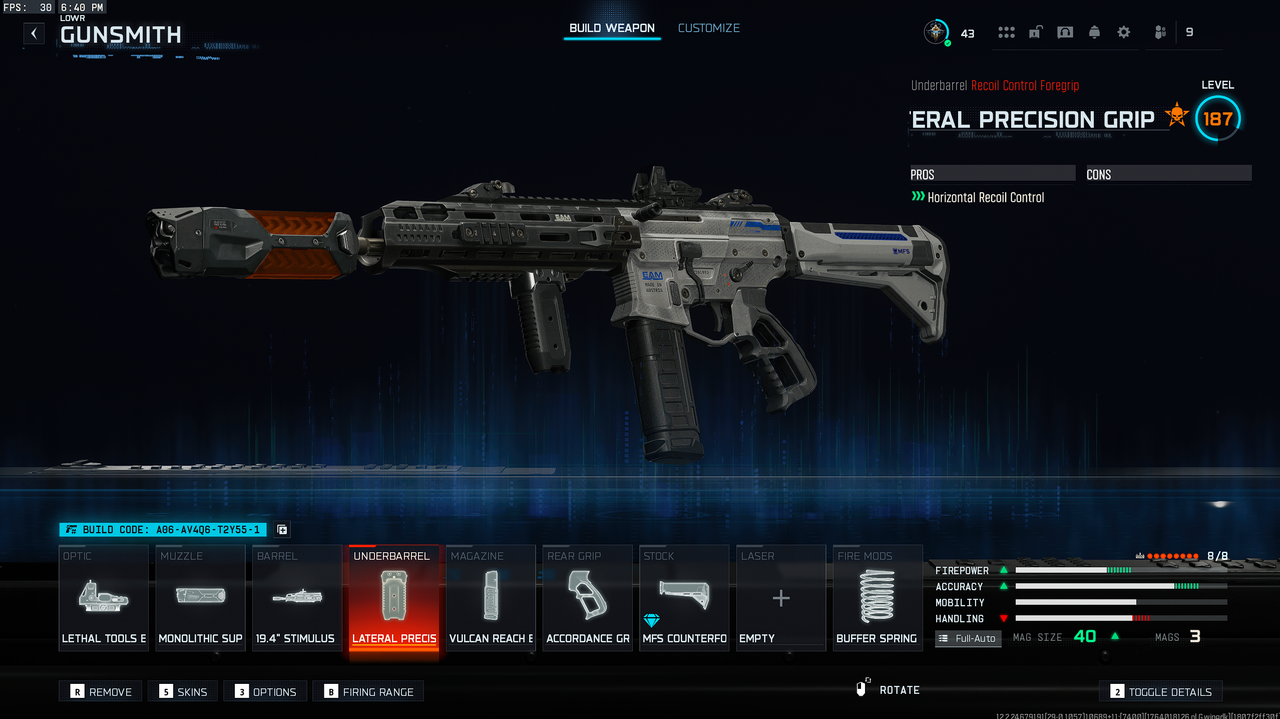Choose the Muzzle slot with Monolithic Suppressor
1280x719 pixels.
tap(200, 598)
